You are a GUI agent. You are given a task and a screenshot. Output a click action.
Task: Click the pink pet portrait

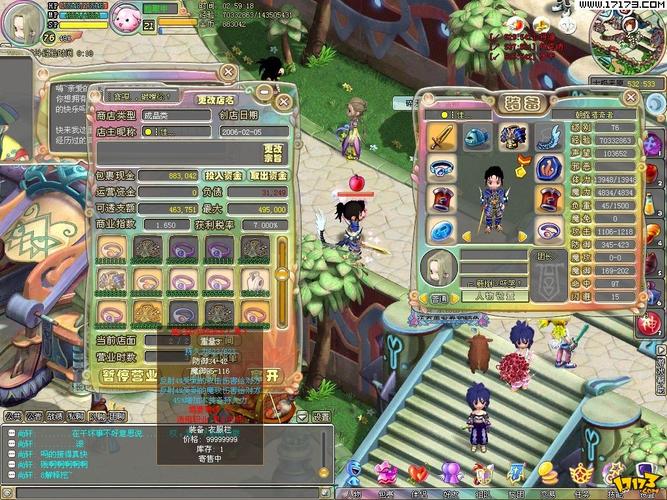[x=126, y=17]
